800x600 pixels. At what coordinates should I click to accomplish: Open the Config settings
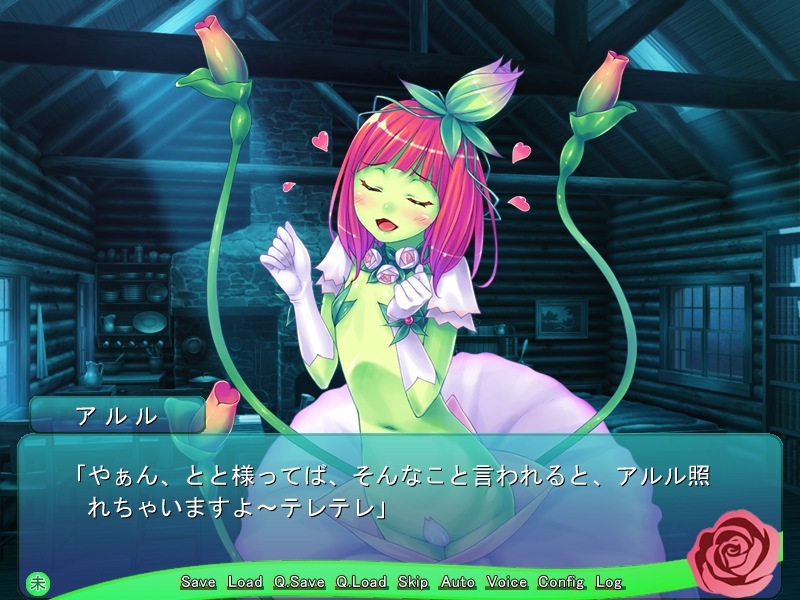pyautogui.click(x=561, y=582)
